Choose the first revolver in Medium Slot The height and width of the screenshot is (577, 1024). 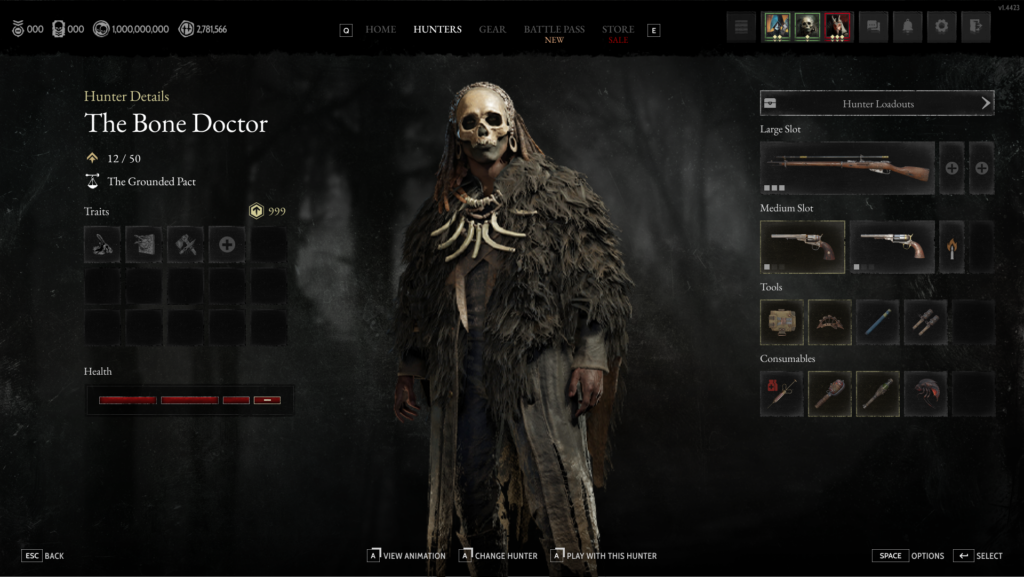(x=802, y=246)
